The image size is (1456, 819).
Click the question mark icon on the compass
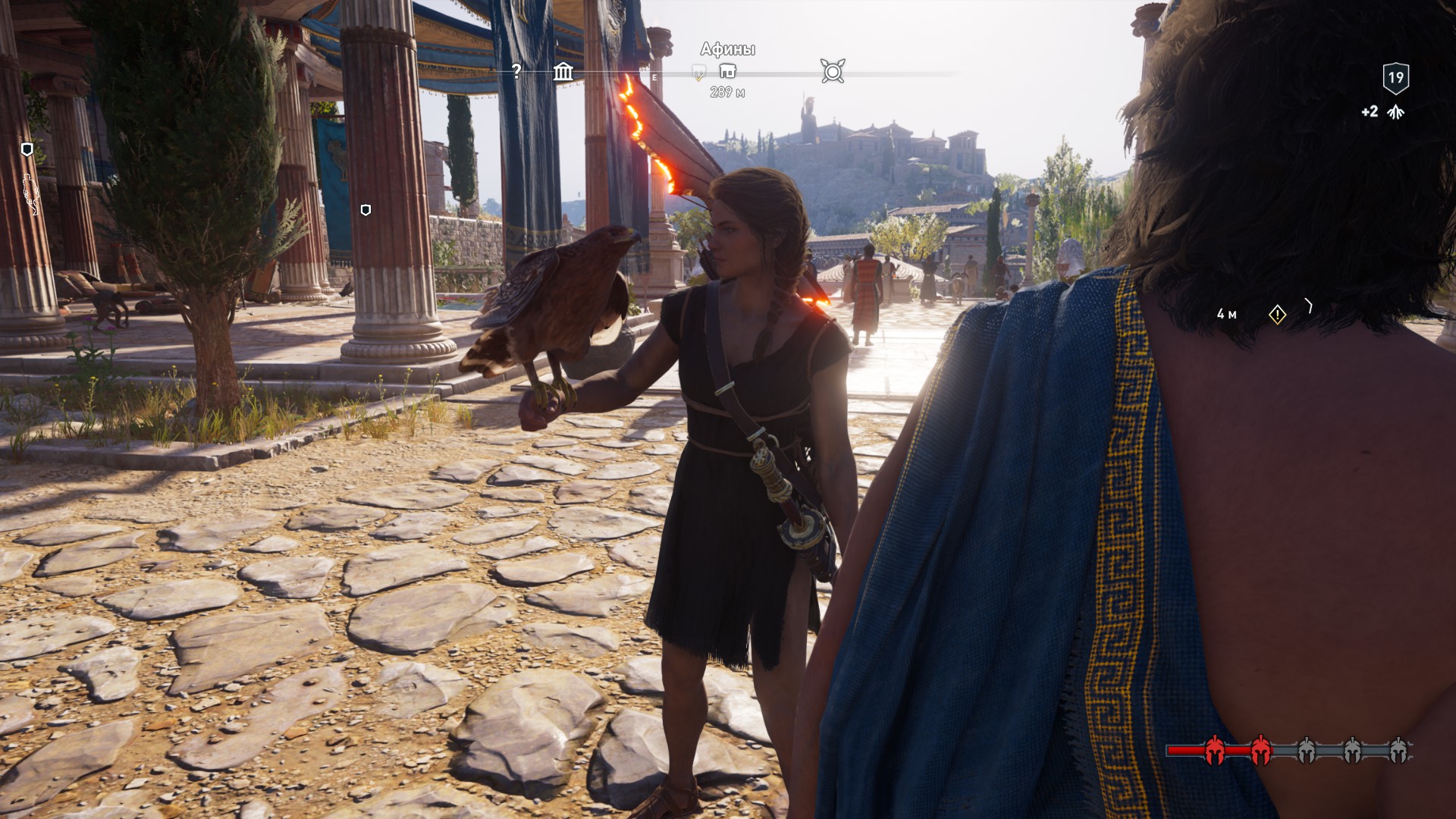coord(516,71)
